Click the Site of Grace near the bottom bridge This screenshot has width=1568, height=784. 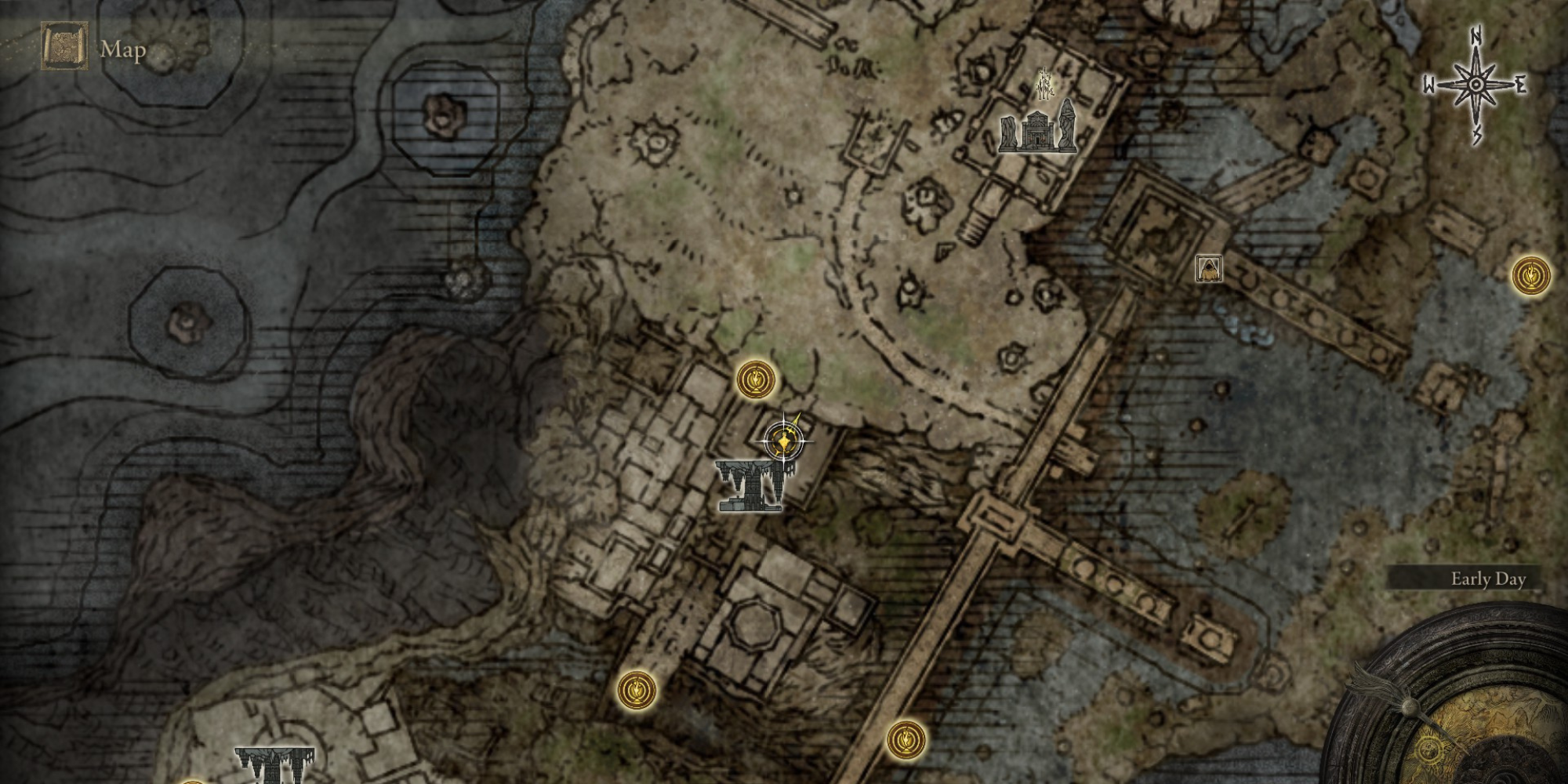[906, 737]
